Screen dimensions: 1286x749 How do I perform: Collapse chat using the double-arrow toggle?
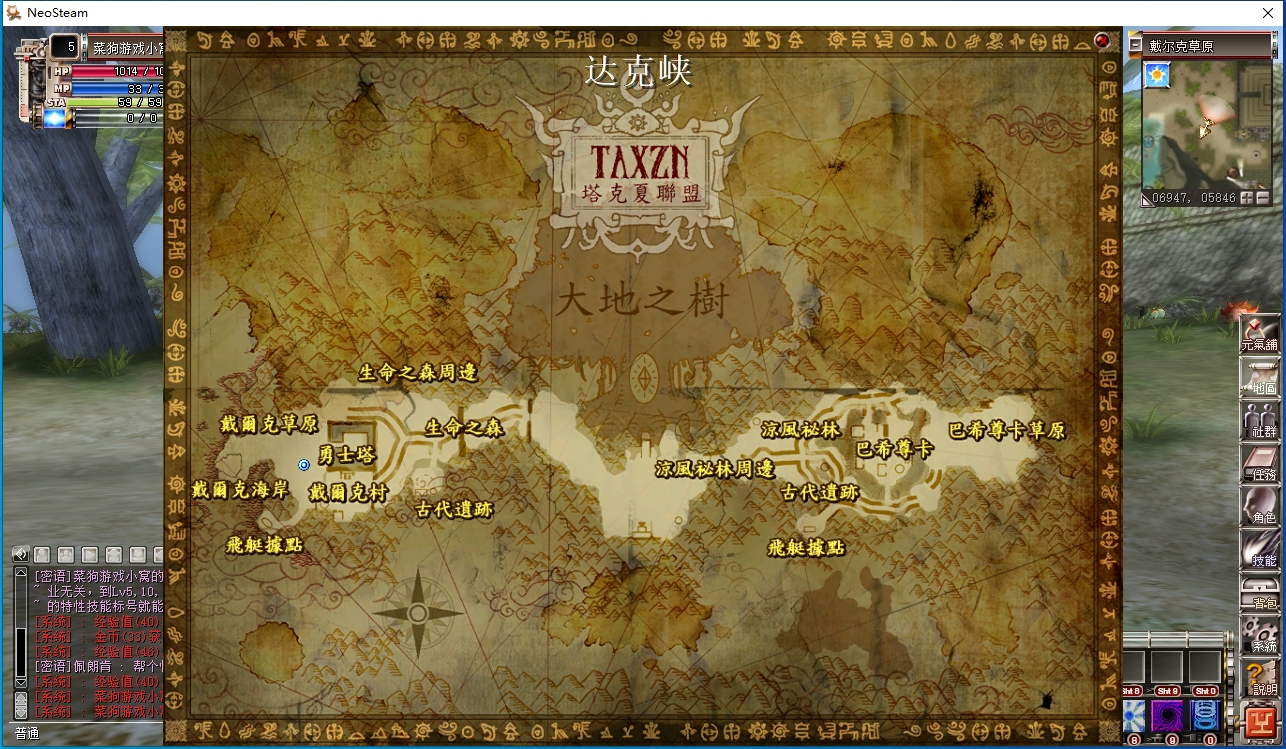(20, 553)
